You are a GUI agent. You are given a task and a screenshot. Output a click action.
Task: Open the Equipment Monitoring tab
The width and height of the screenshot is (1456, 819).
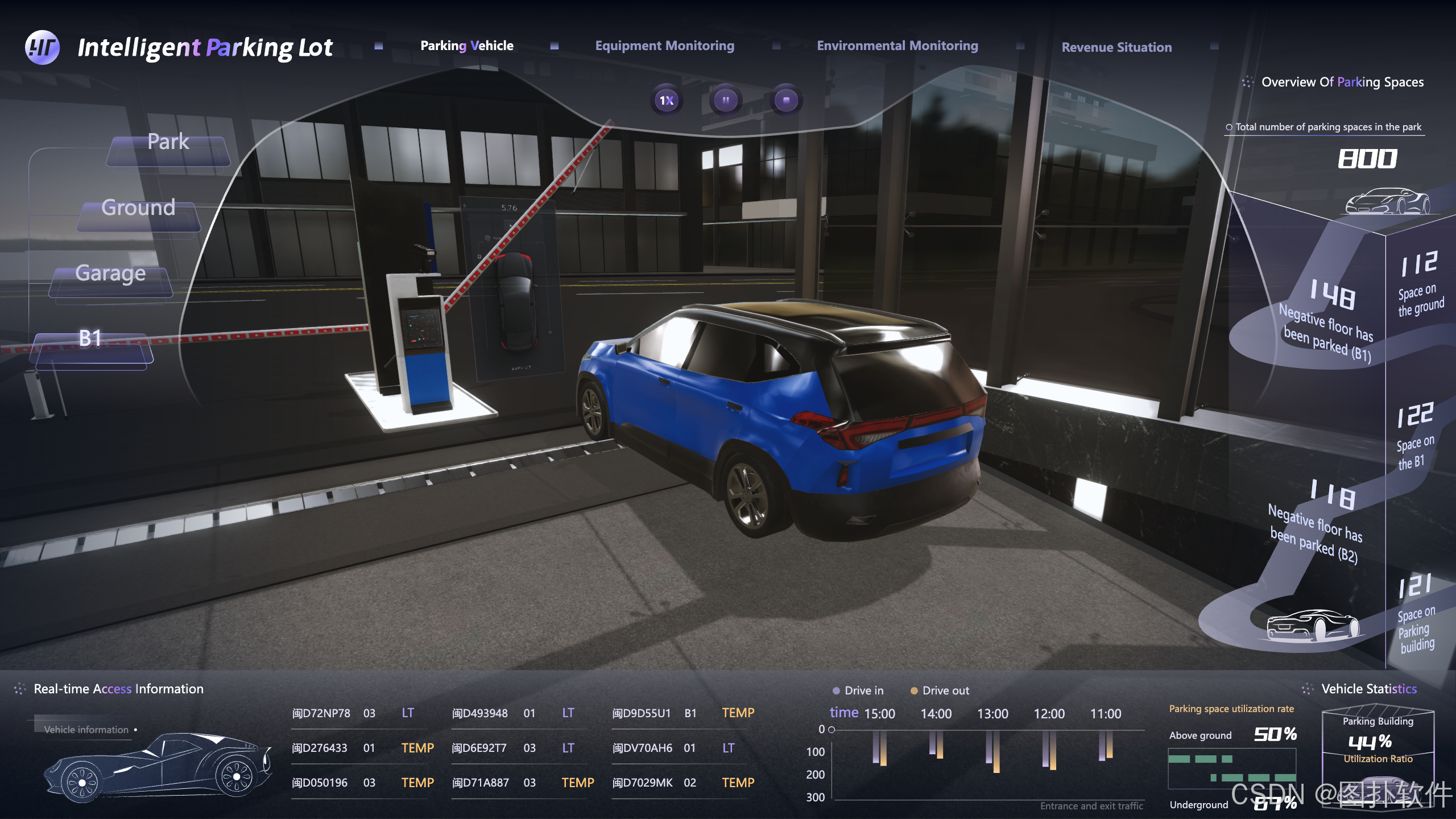(x=664, y=45)
